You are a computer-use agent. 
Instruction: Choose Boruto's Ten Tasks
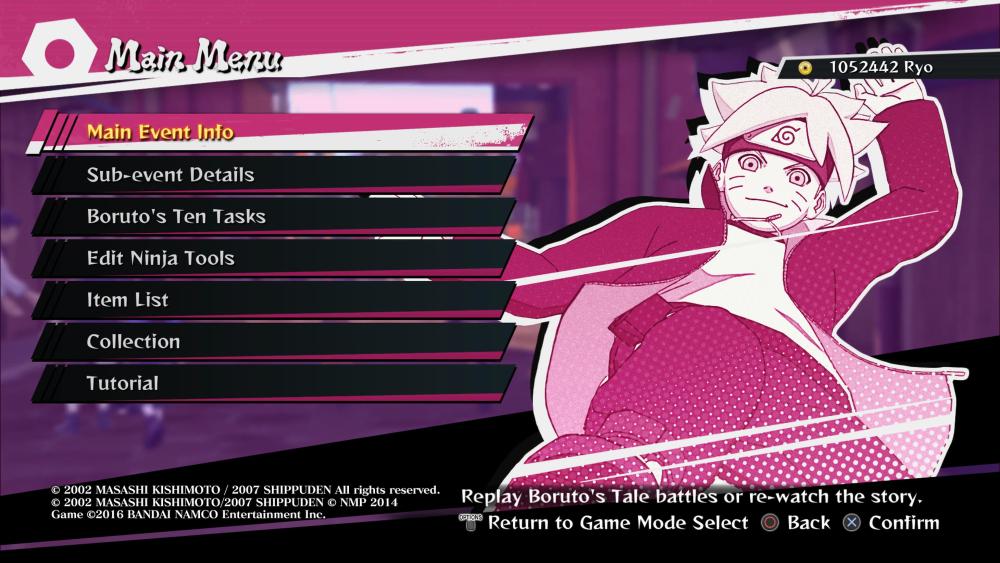click(176, 216)
